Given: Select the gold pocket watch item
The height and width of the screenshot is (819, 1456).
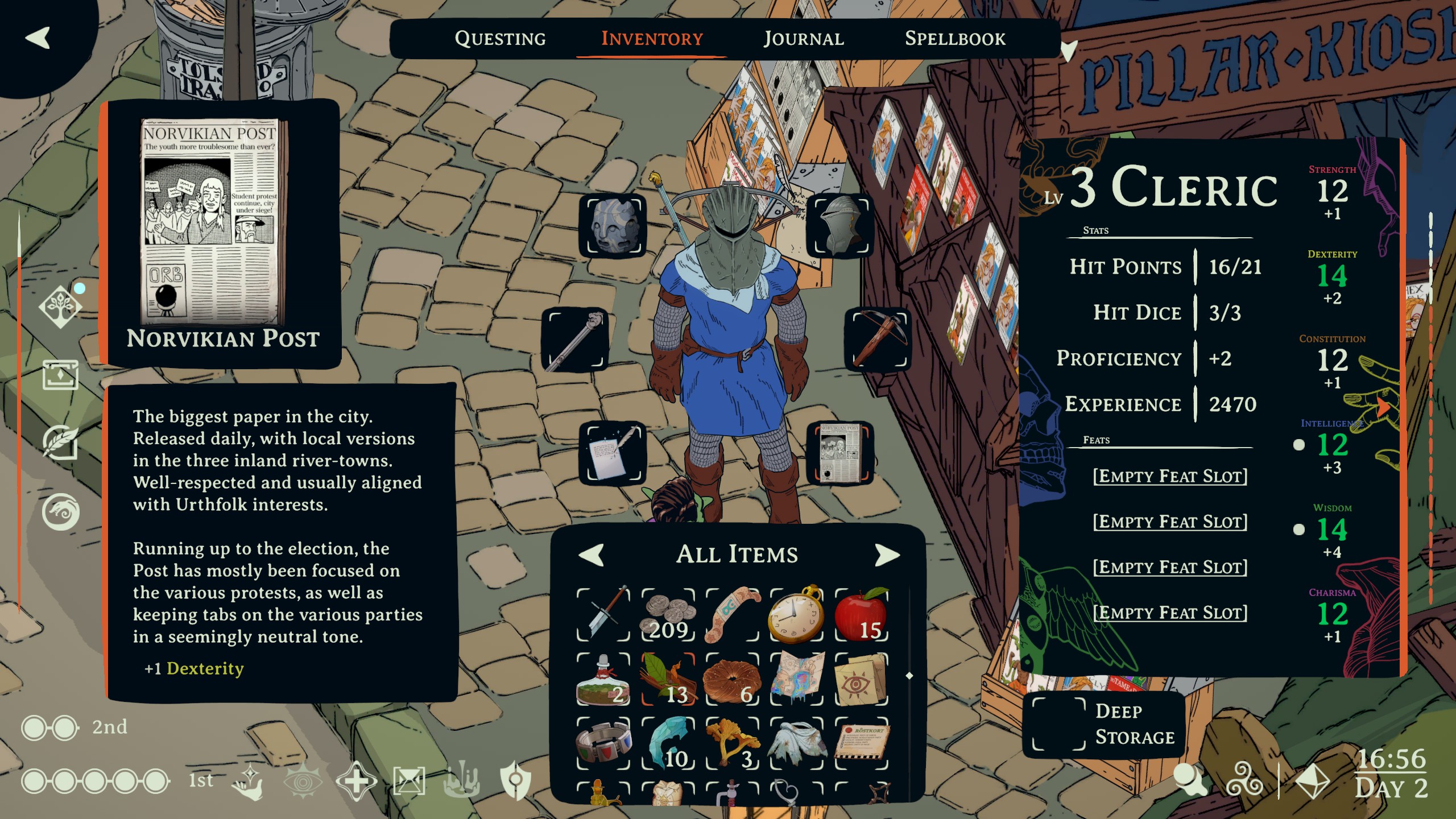Looking at the screenshot, I should click(796, 615).
